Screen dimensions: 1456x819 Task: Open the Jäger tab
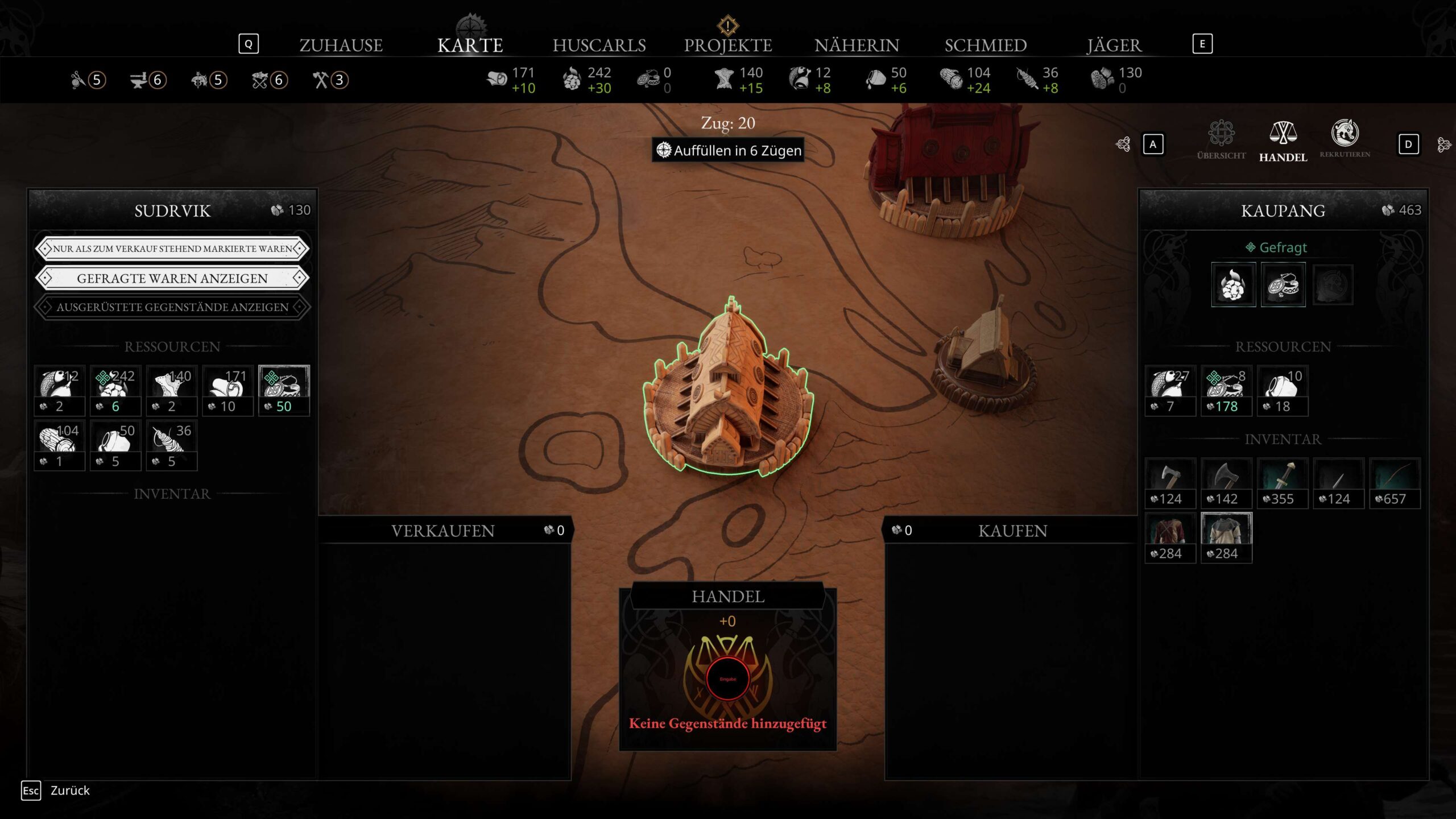(x=1114, y=45)
